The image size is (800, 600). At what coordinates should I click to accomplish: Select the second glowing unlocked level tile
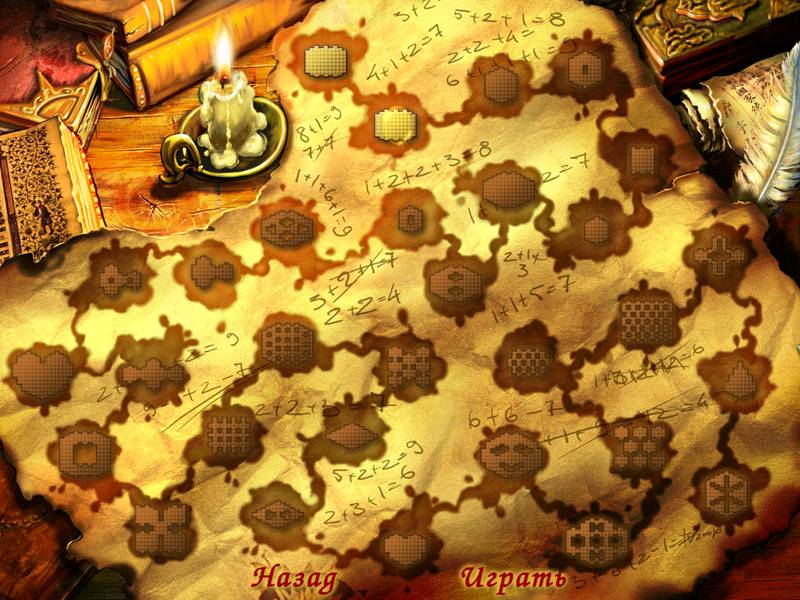394,125
